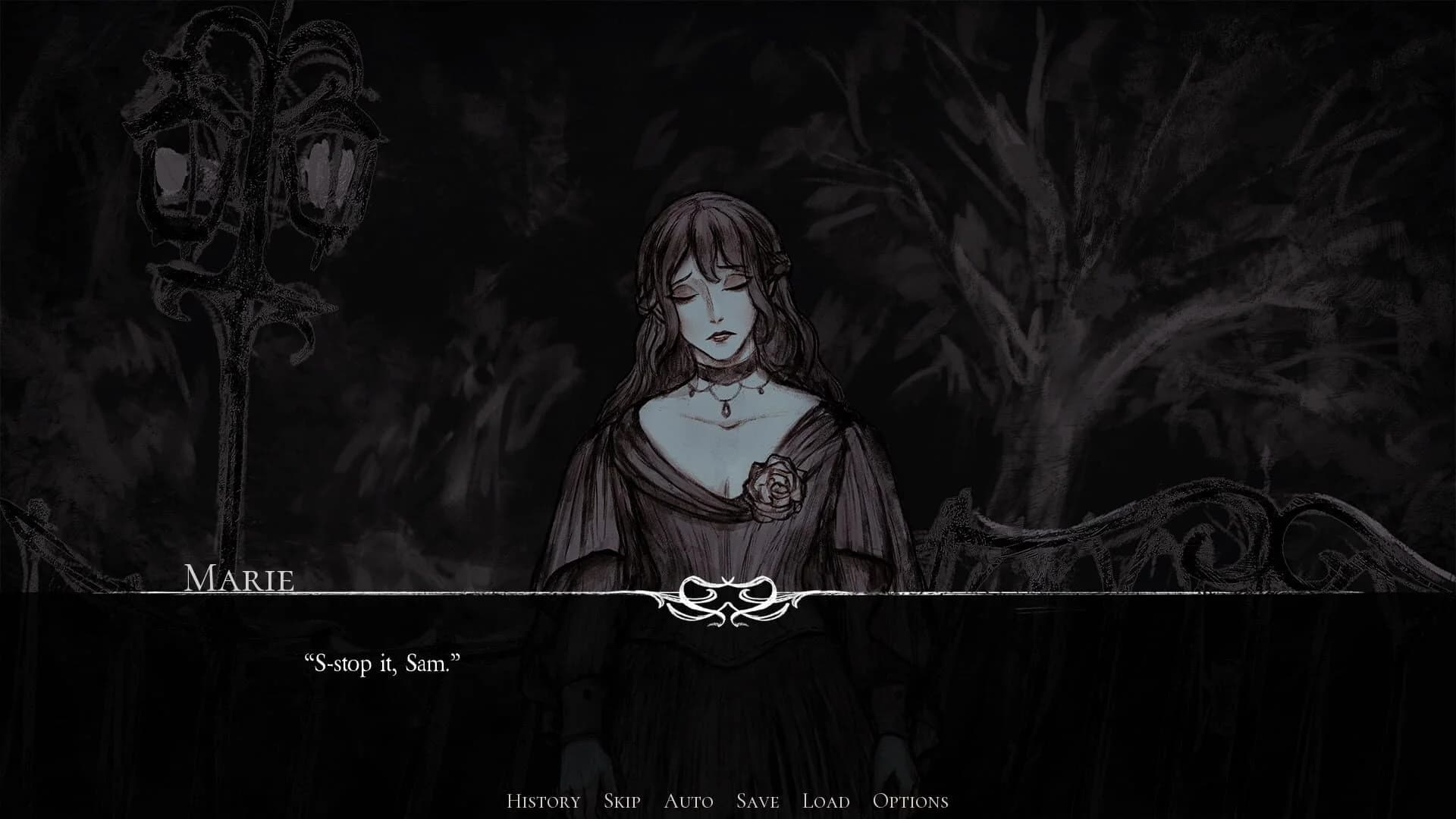This screenshot has height=819, width=1456.
Task: Click the quick menu bar at the bottom
Action: (x=728, y=800)
